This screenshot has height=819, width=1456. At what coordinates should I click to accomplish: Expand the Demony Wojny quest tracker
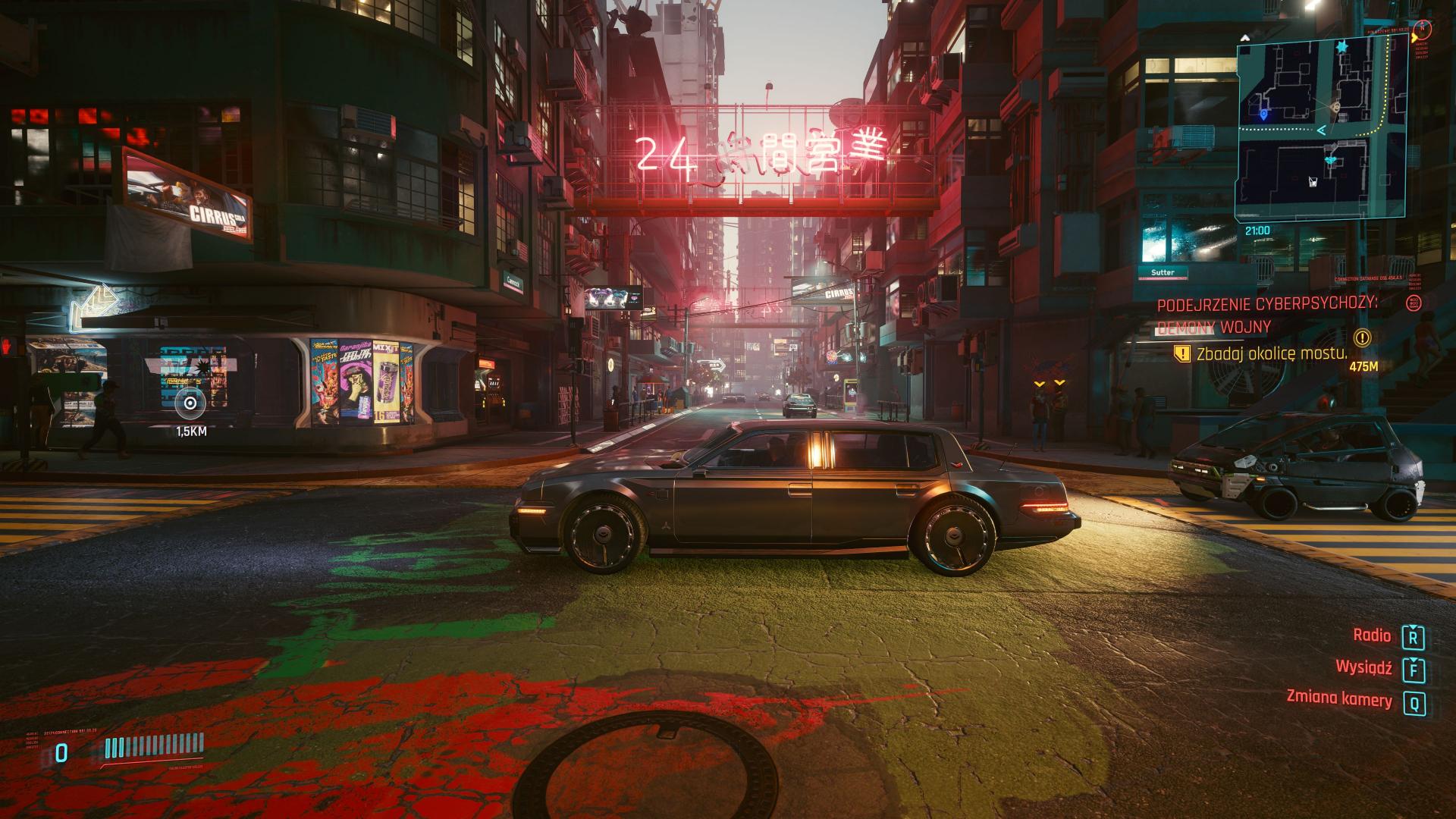[1213, 326]
